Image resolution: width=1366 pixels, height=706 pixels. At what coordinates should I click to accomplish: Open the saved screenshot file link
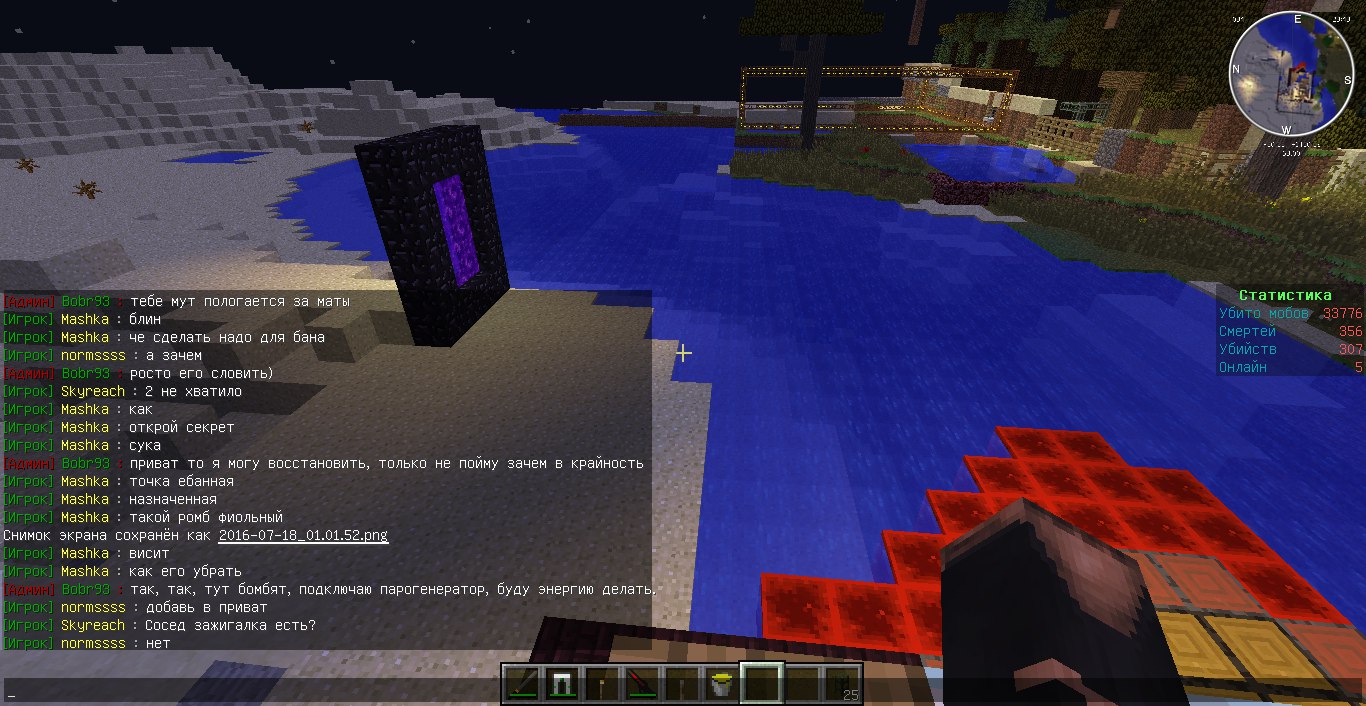coord(303,536)
